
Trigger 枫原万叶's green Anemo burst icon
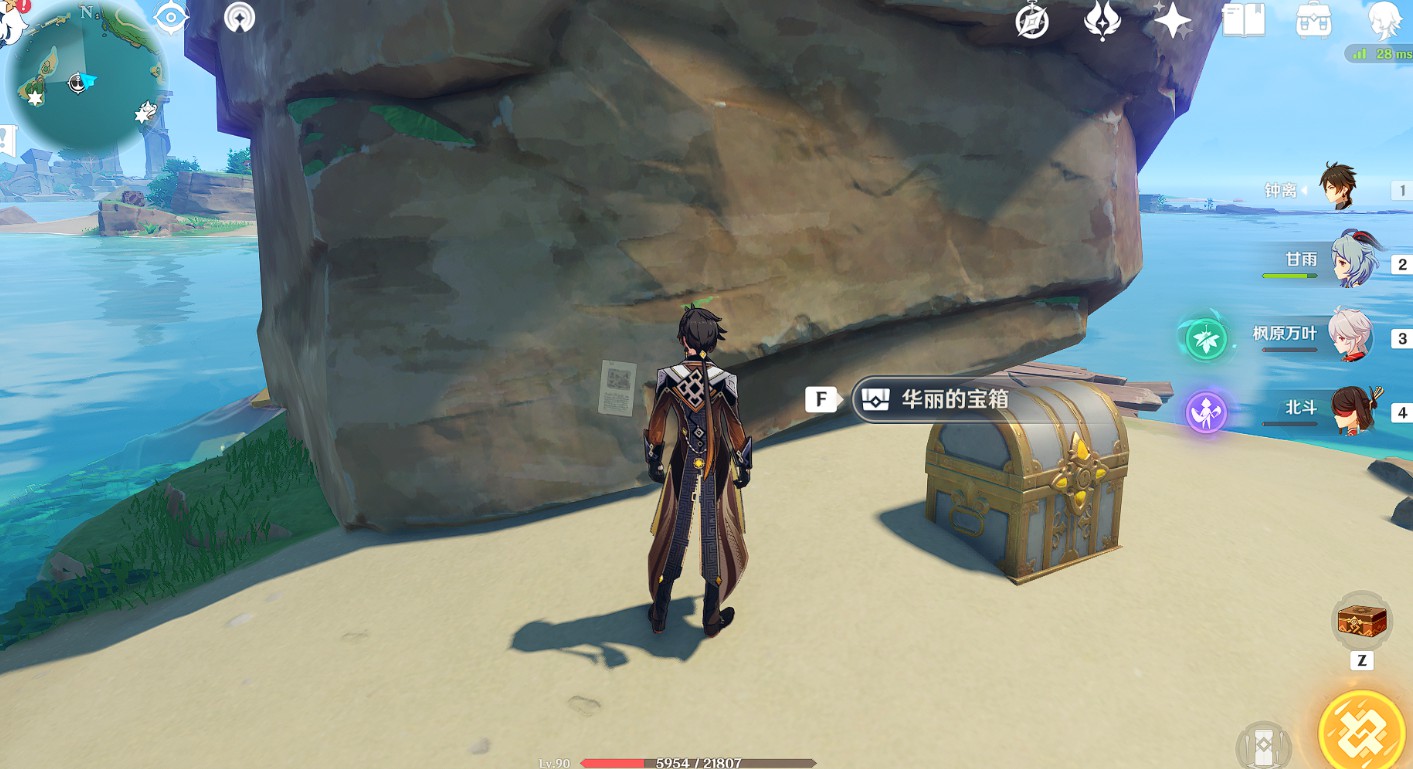click(x=1206, y=339)
